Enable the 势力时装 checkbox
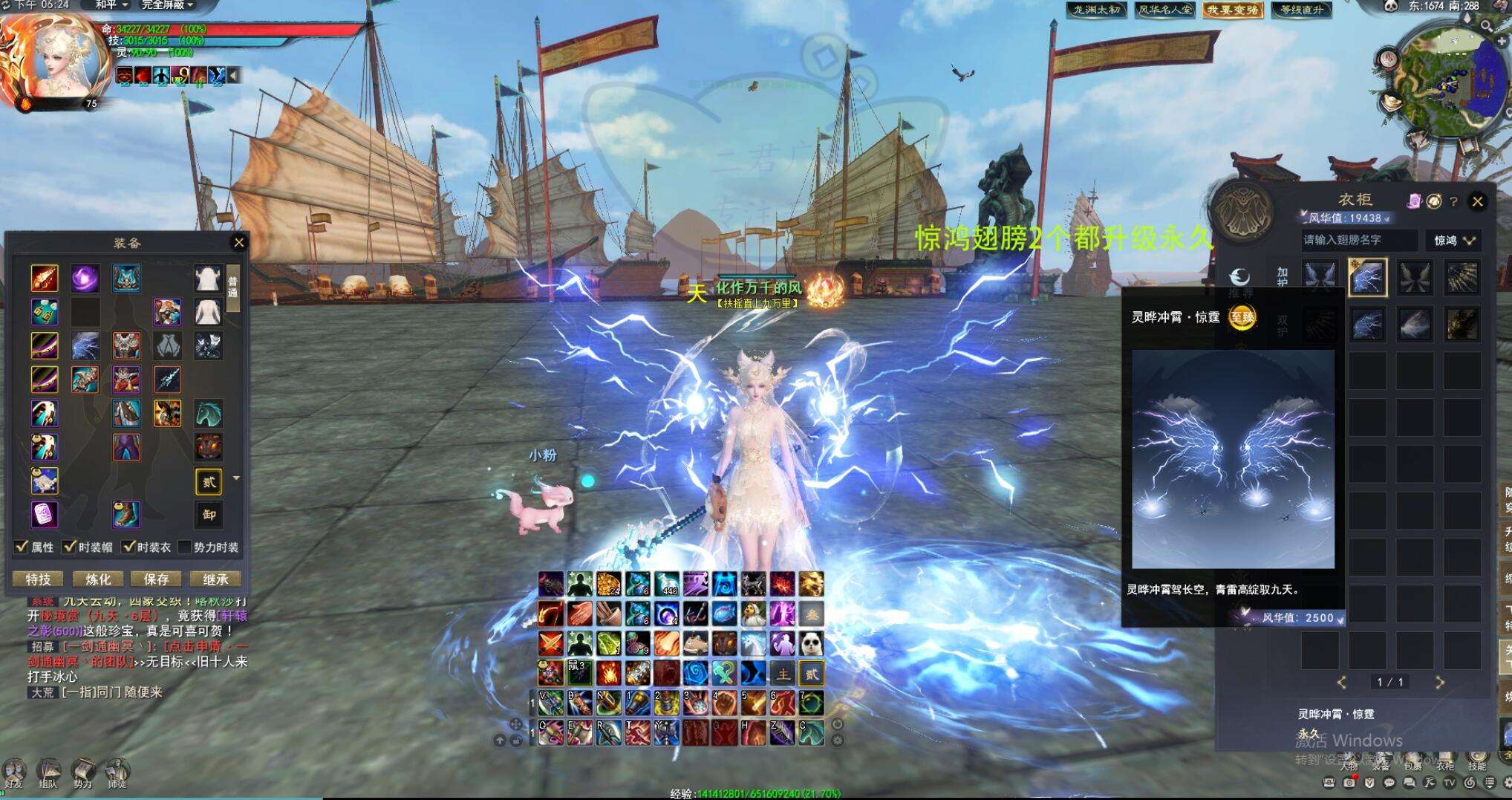 185,547
